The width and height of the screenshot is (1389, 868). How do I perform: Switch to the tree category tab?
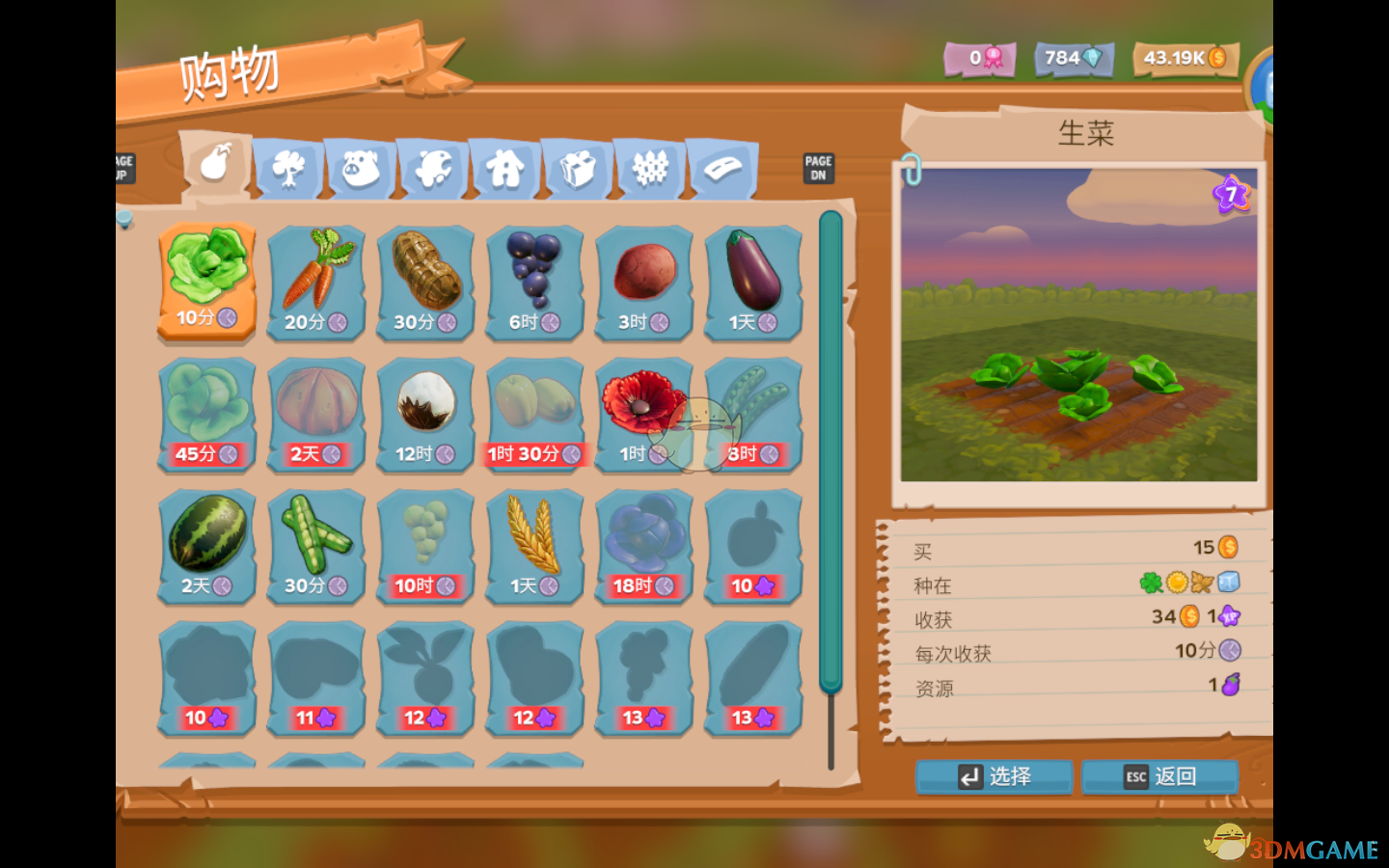pyautogui.click(x=288, y=170)
